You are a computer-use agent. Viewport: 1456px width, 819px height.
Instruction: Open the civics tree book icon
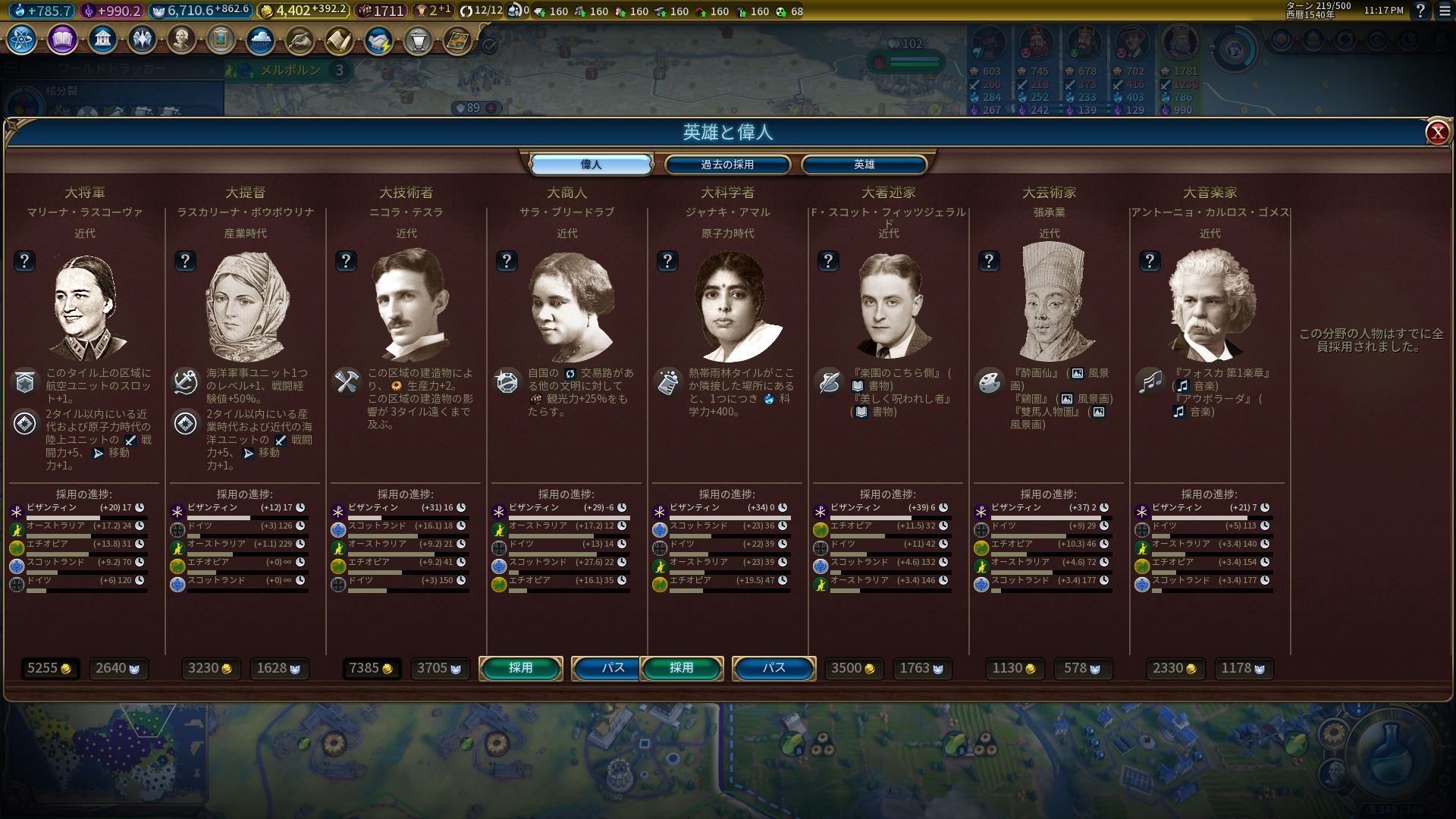pos(62,39)
